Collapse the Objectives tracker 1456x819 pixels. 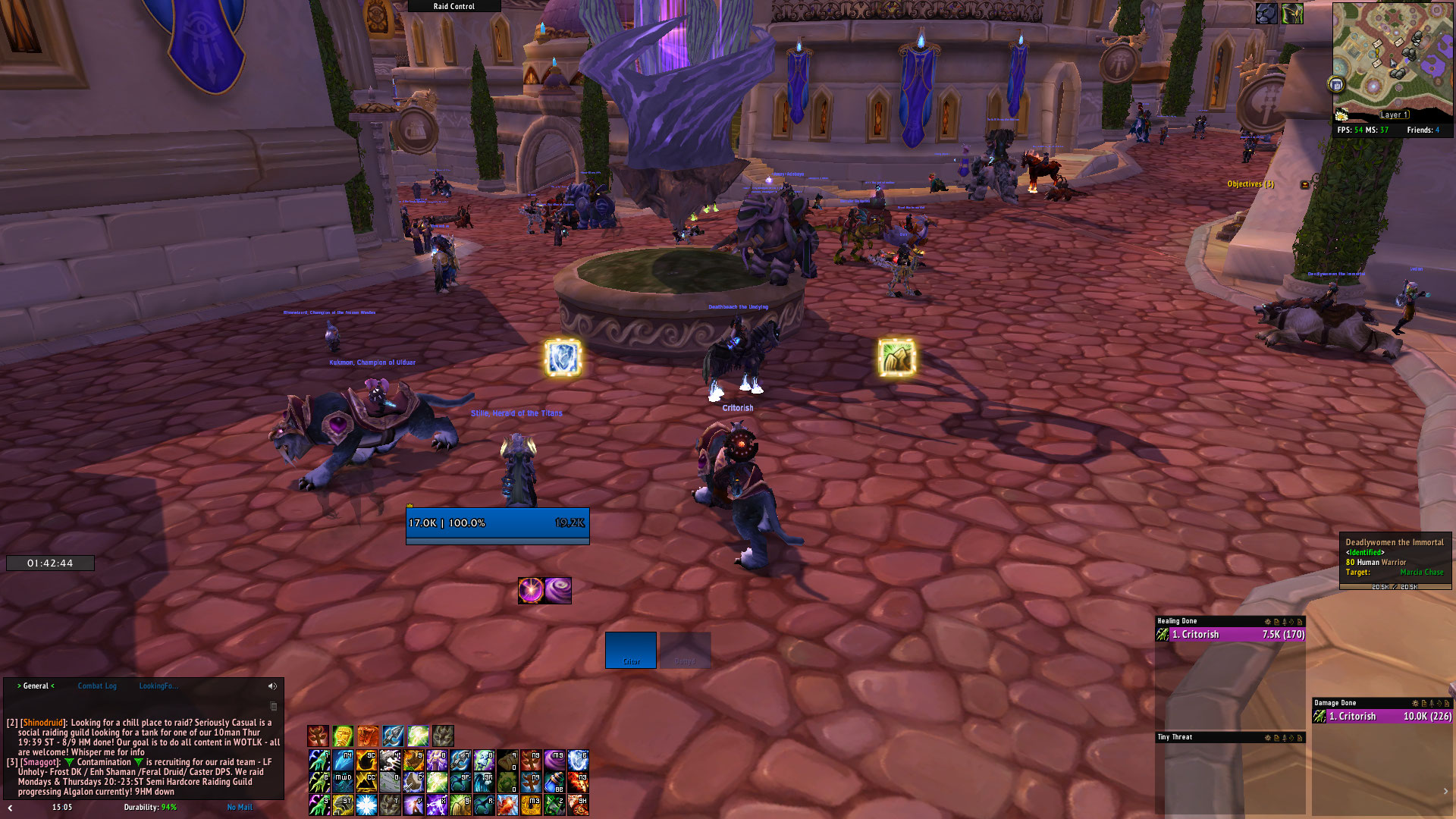tap(1304, 184)
